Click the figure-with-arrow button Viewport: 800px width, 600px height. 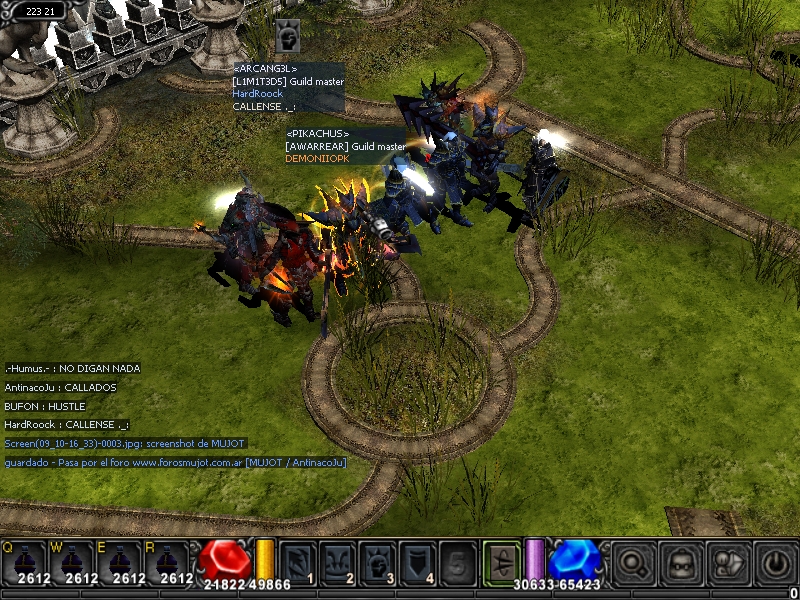click(x=729, y=562)
